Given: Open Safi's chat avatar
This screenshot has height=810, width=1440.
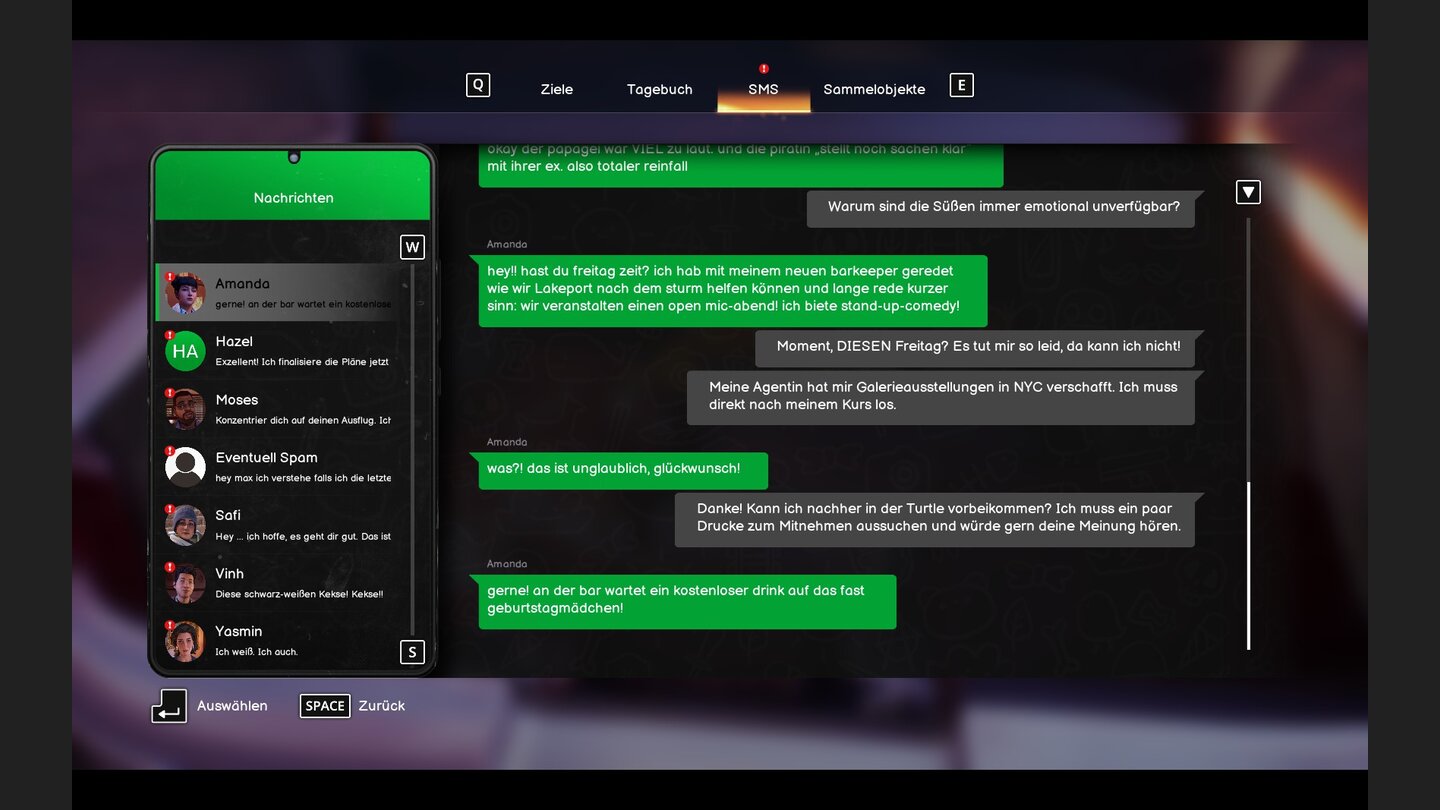Looking at the screenshot, I should pyautogui.click(x=185, y=524).
